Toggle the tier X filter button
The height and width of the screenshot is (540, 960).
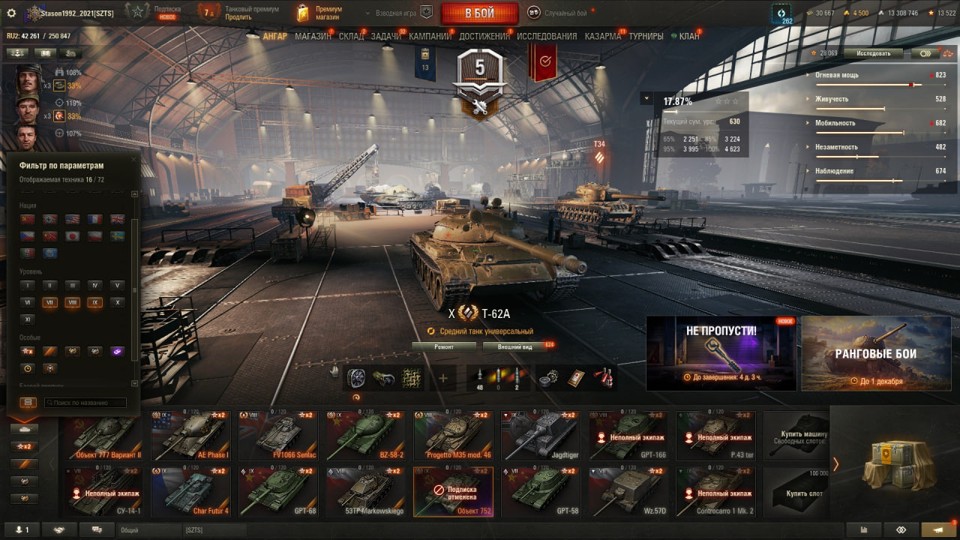117,301
